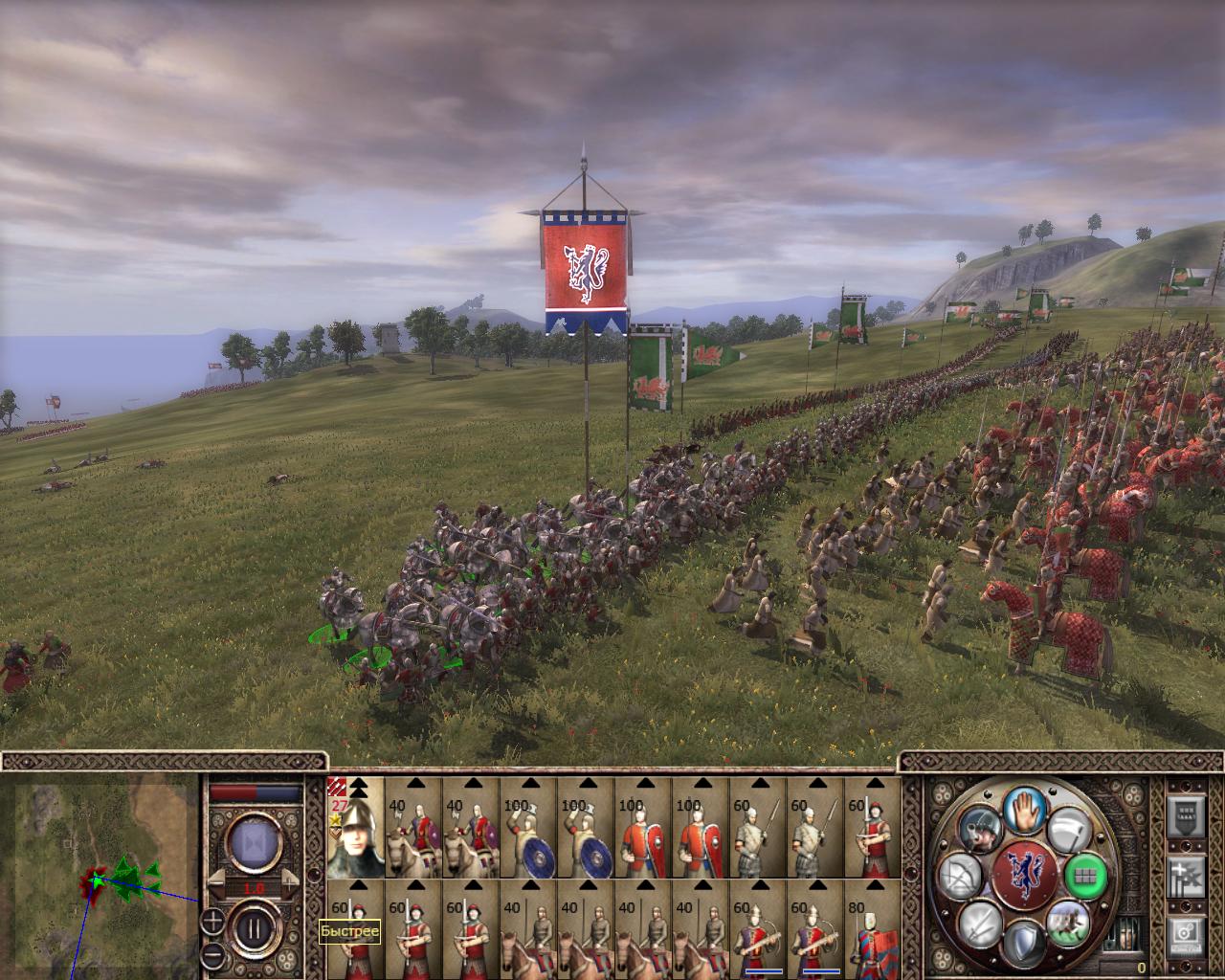
Task: Sound the rally horn command
Action: 980,829
